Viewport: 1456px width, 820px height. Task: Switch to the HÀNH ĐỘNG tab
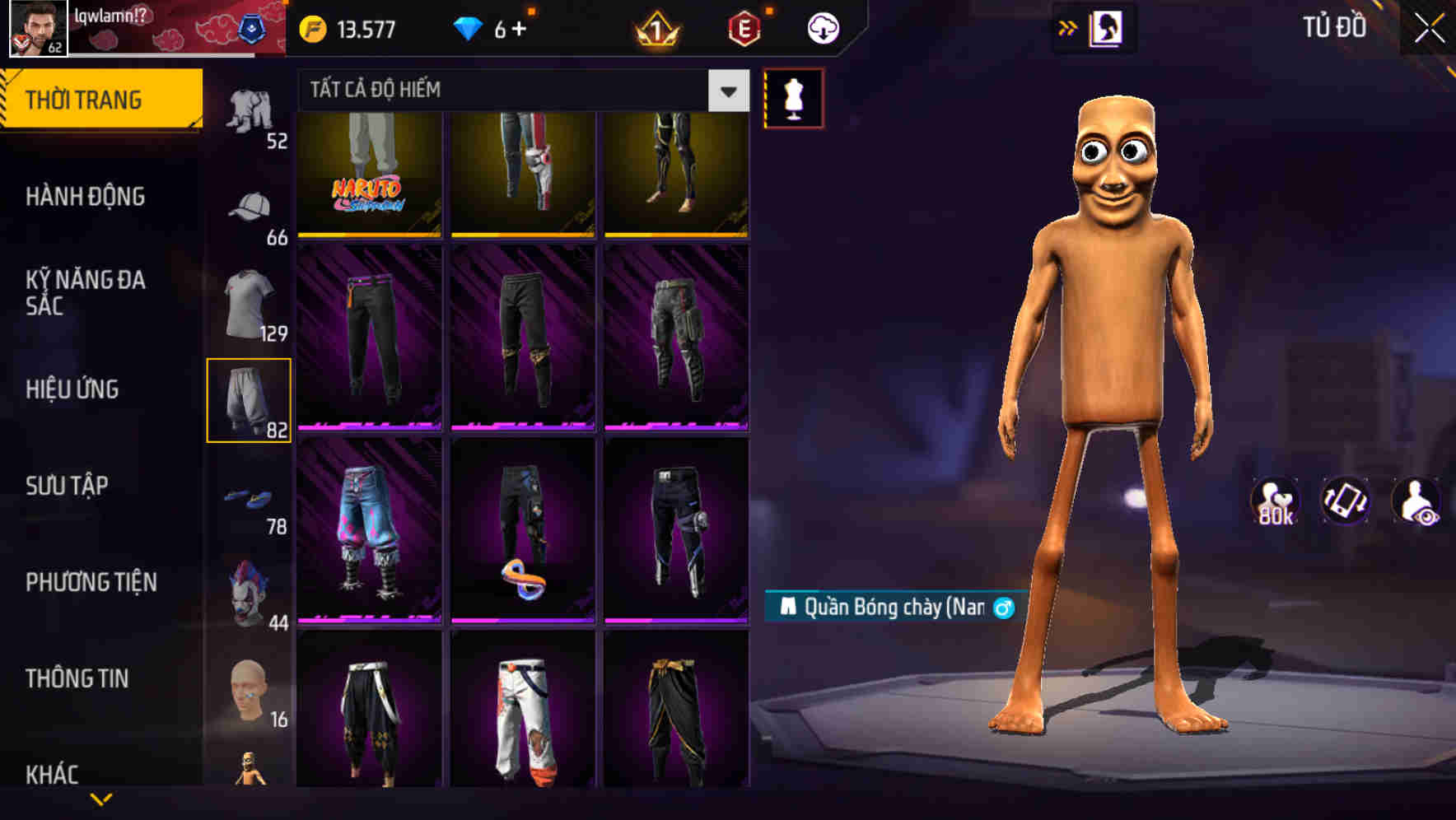pos(86,197)
